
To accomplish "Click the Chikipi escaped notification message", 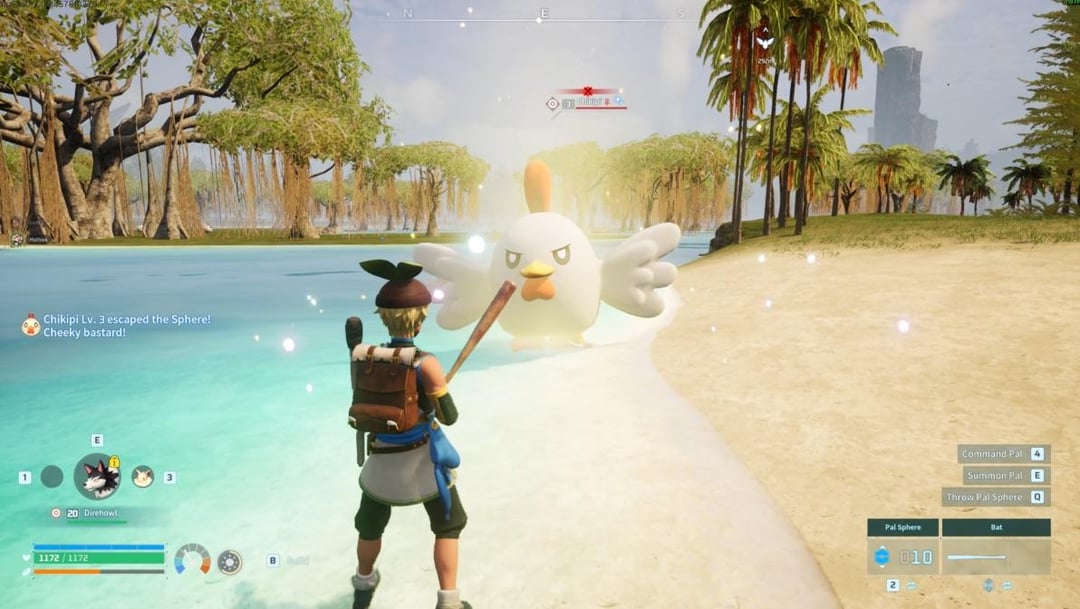I will click(118, 325).
